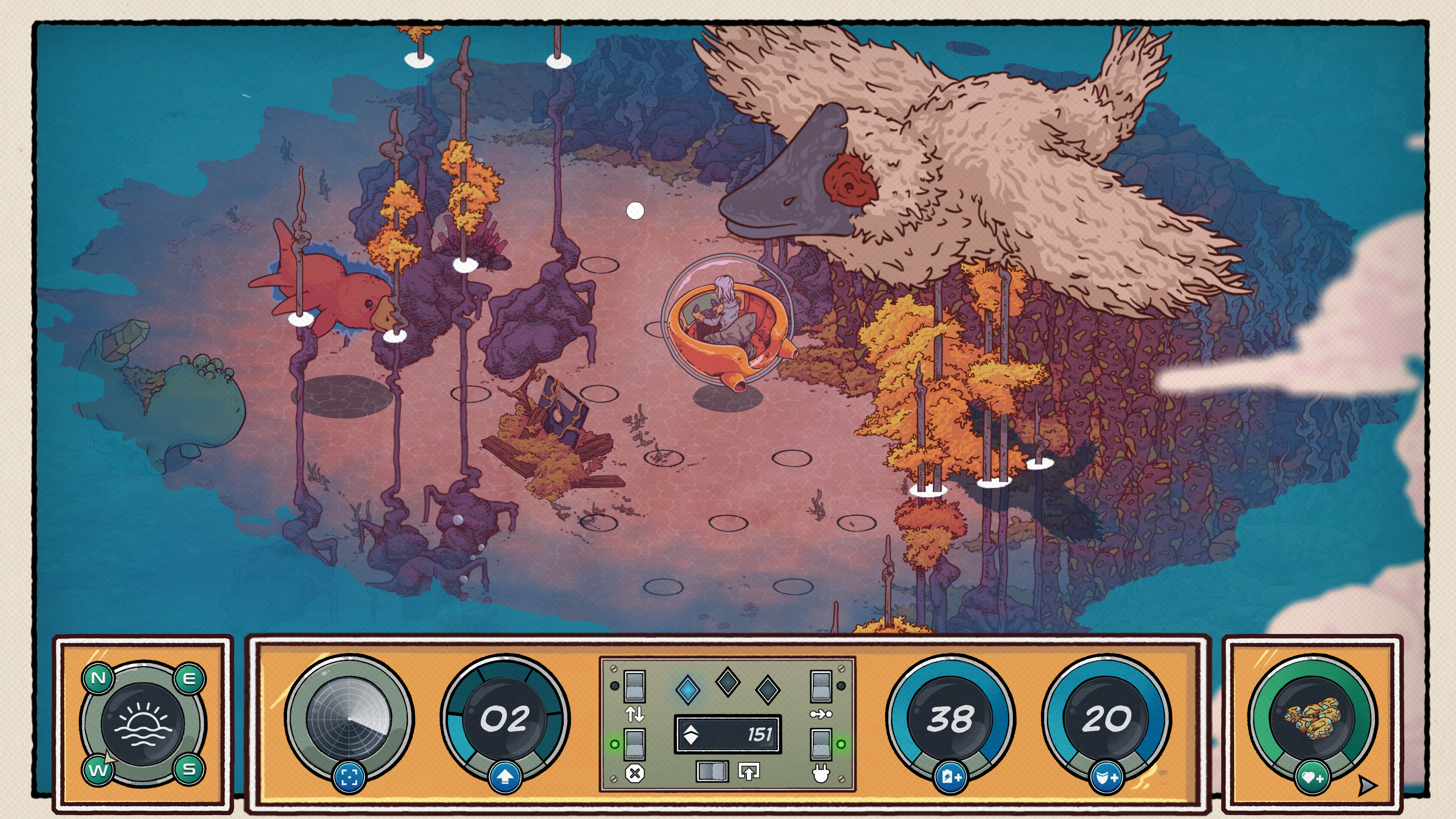The width and height of the screenshot is (1456, 819).
Task: Turn the compass to South
Action: [x=189, y=769]
